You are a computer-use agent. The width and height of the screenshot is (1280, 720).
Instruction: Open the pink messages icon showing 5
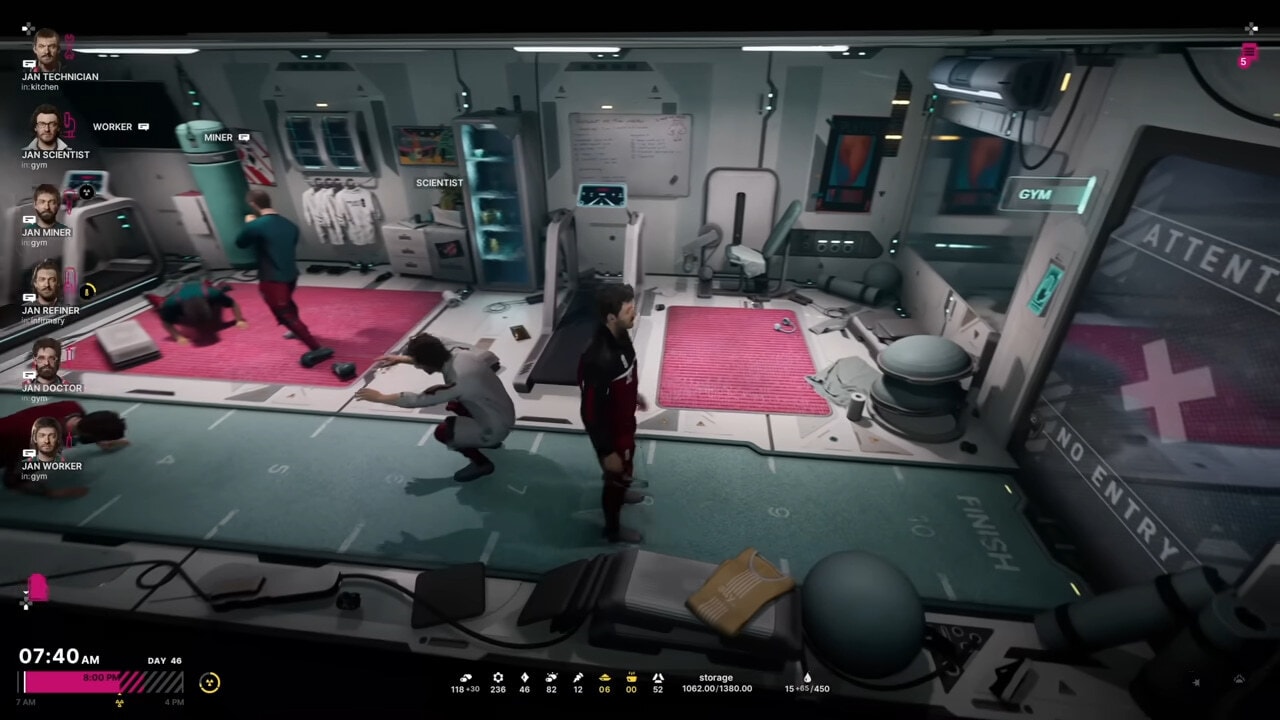point(1248,54)
